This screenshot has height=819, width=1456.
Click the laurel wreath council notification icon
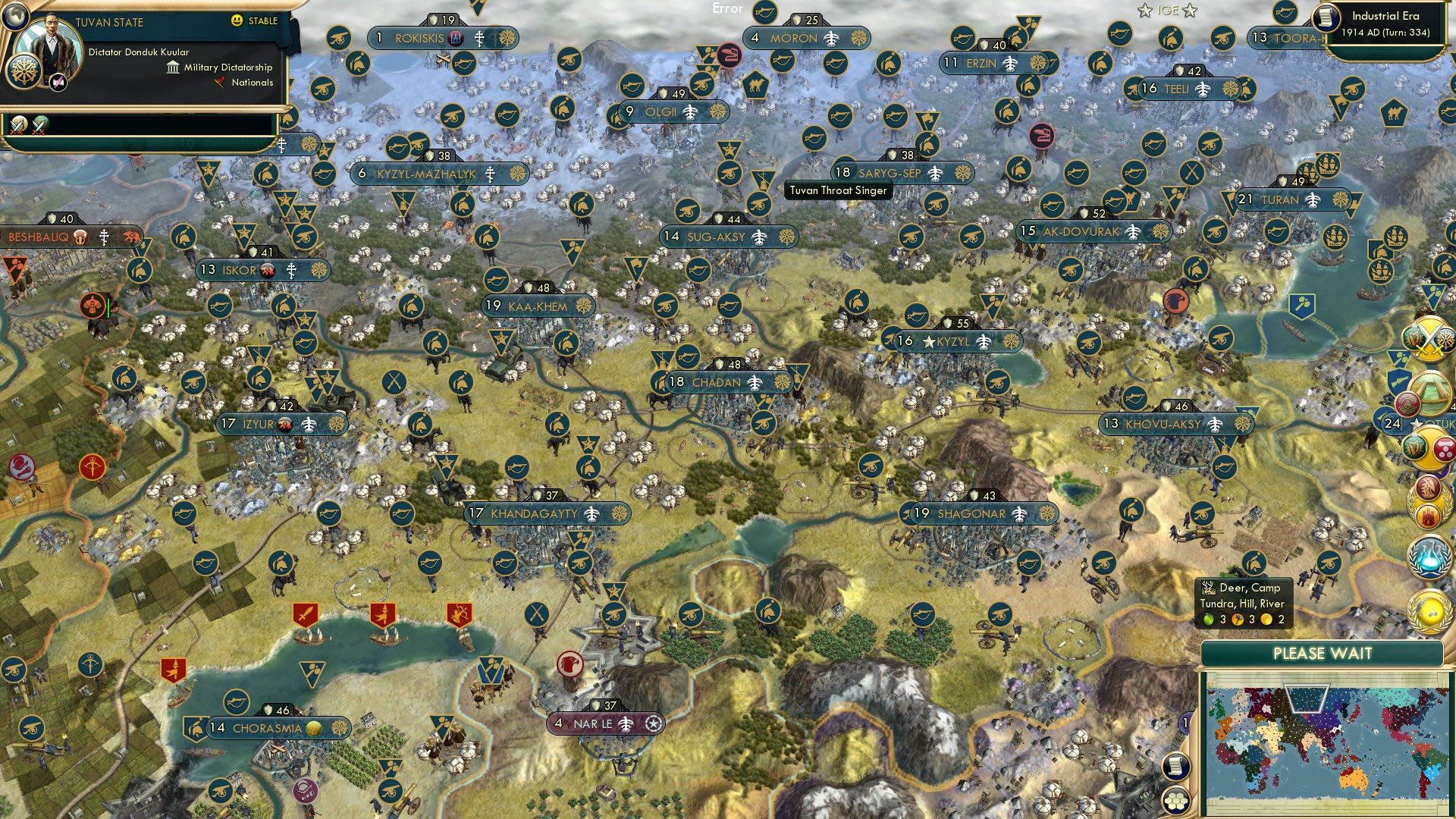pyautogui.click(x=1429, y=506)
